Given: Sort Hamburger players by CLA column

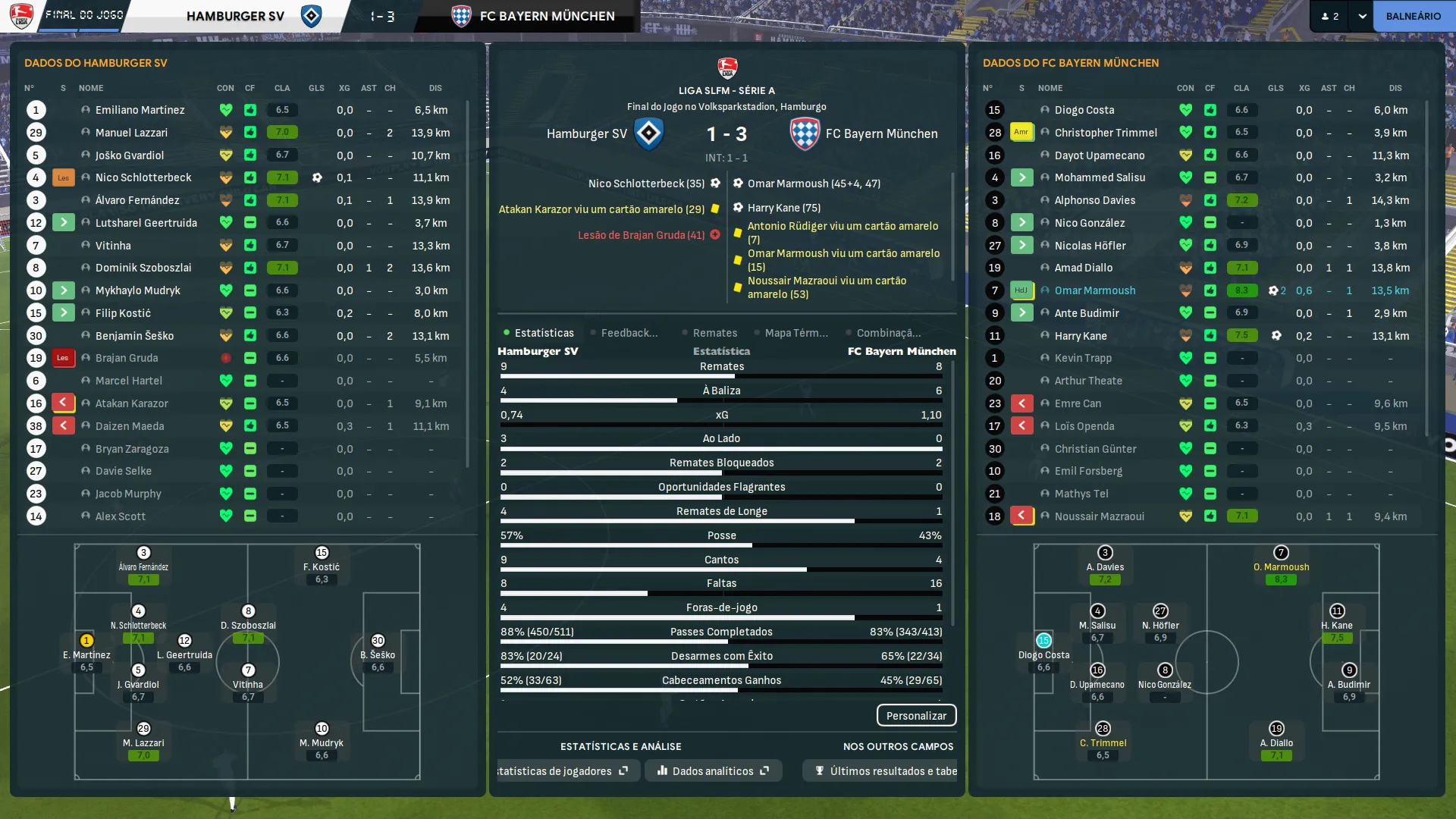Looking at the screenshot, I should pyautogui.click(x=282, y=88).
